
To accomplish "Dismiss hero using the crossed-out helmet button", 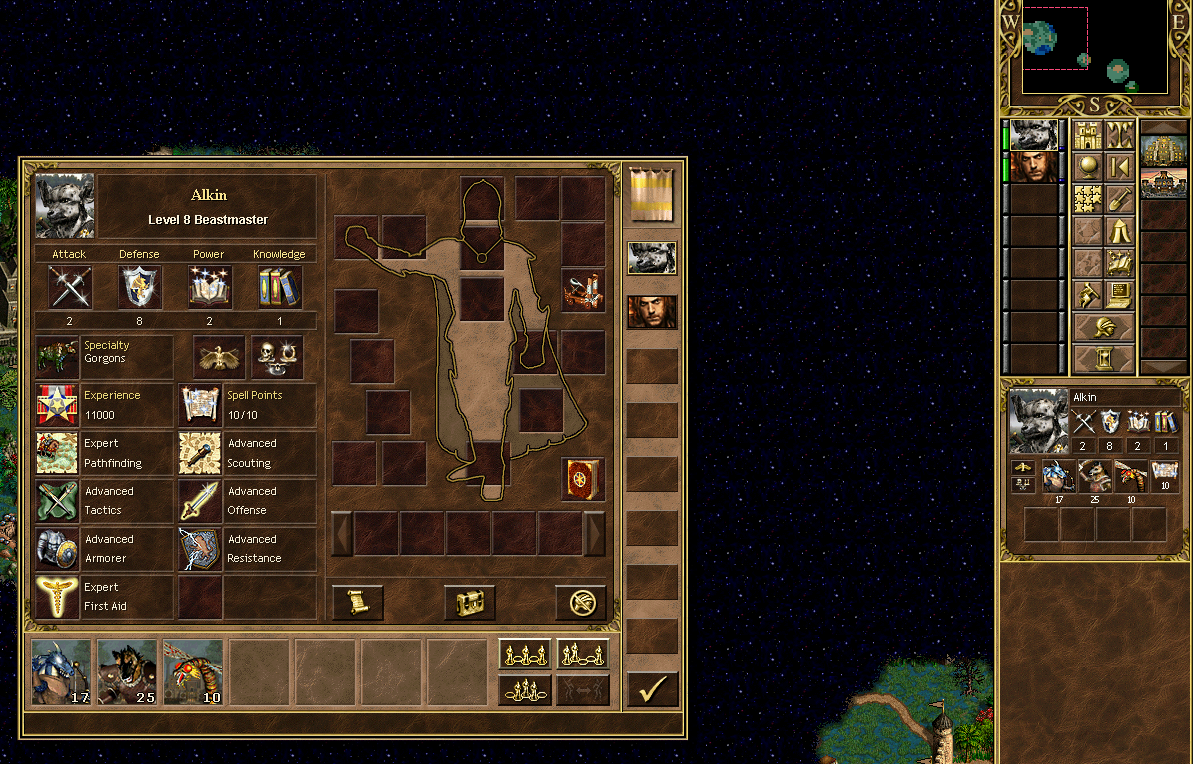I will [x=581, y=602].
